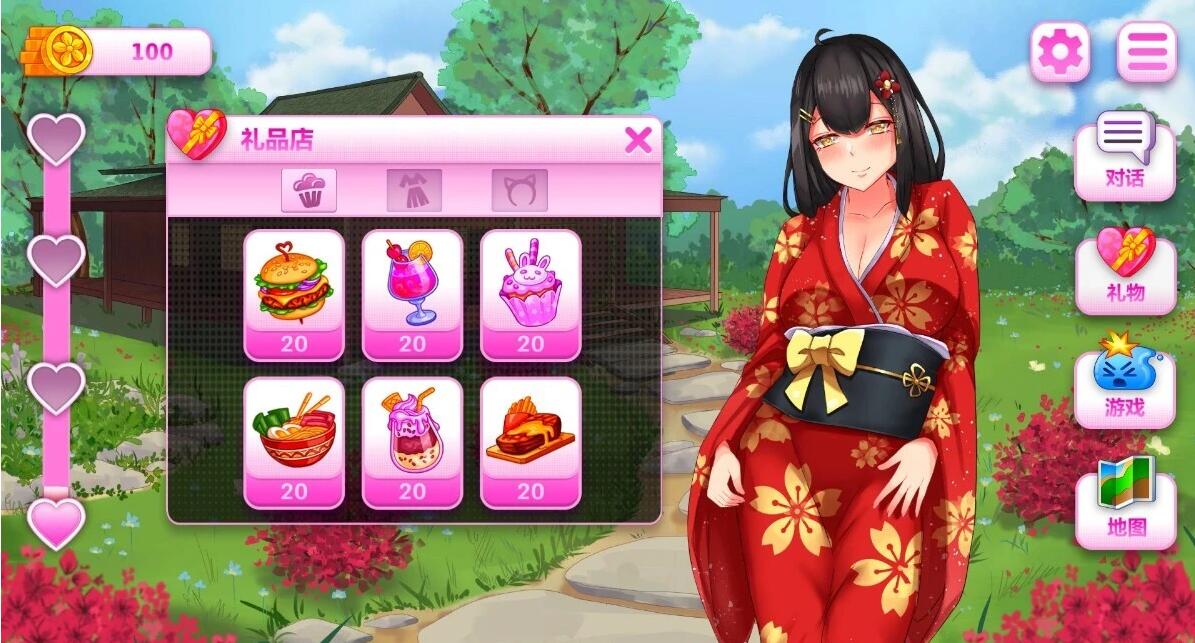The width and height of the screenshot is (1195, 643).
Task: Close the 礼品店 gift shop window
Action: click(x=637, y=141)
